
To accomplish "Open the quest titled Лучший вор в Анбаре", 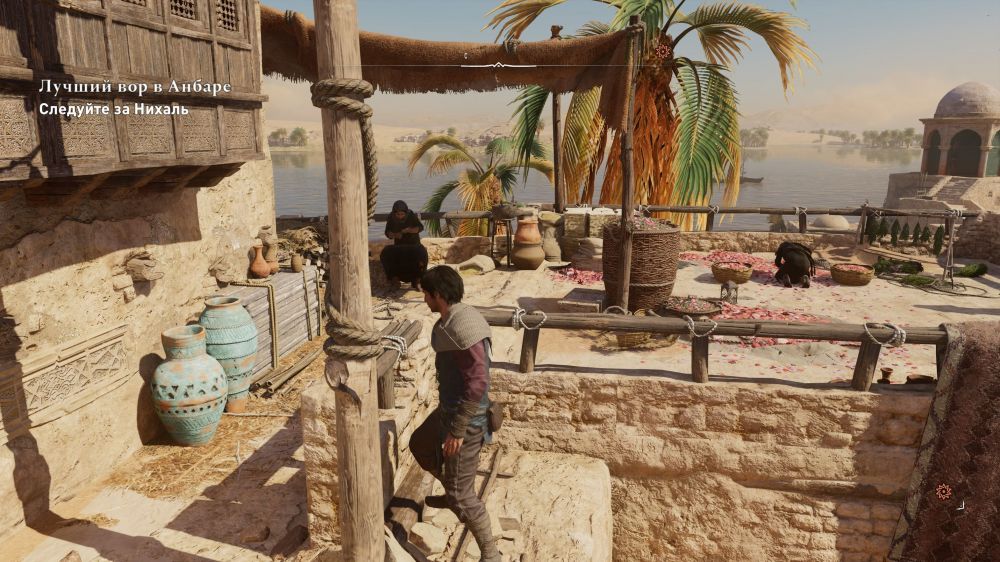I will (x=134, y=87).
